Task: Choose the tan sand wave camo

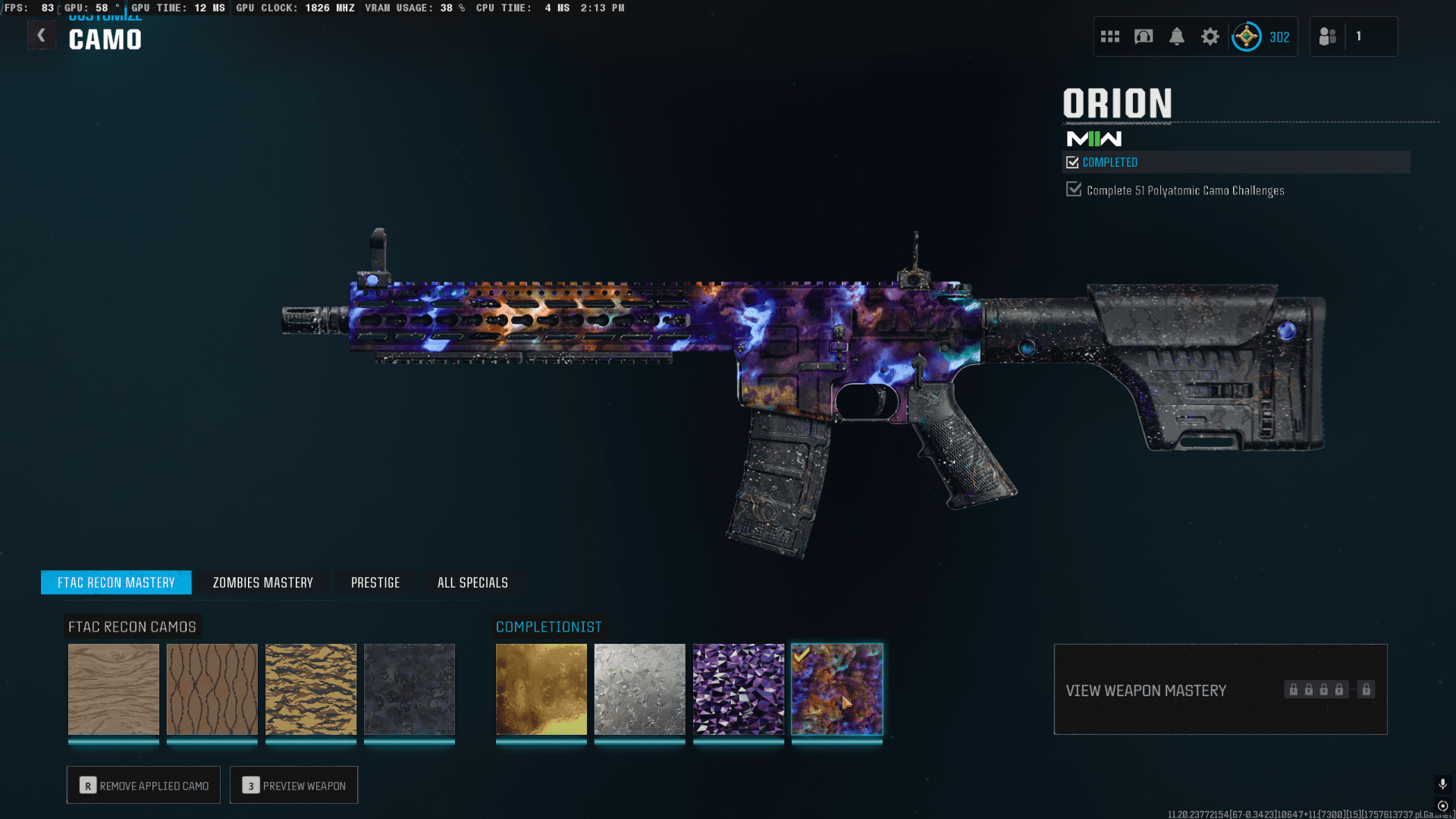Action: 114,689
